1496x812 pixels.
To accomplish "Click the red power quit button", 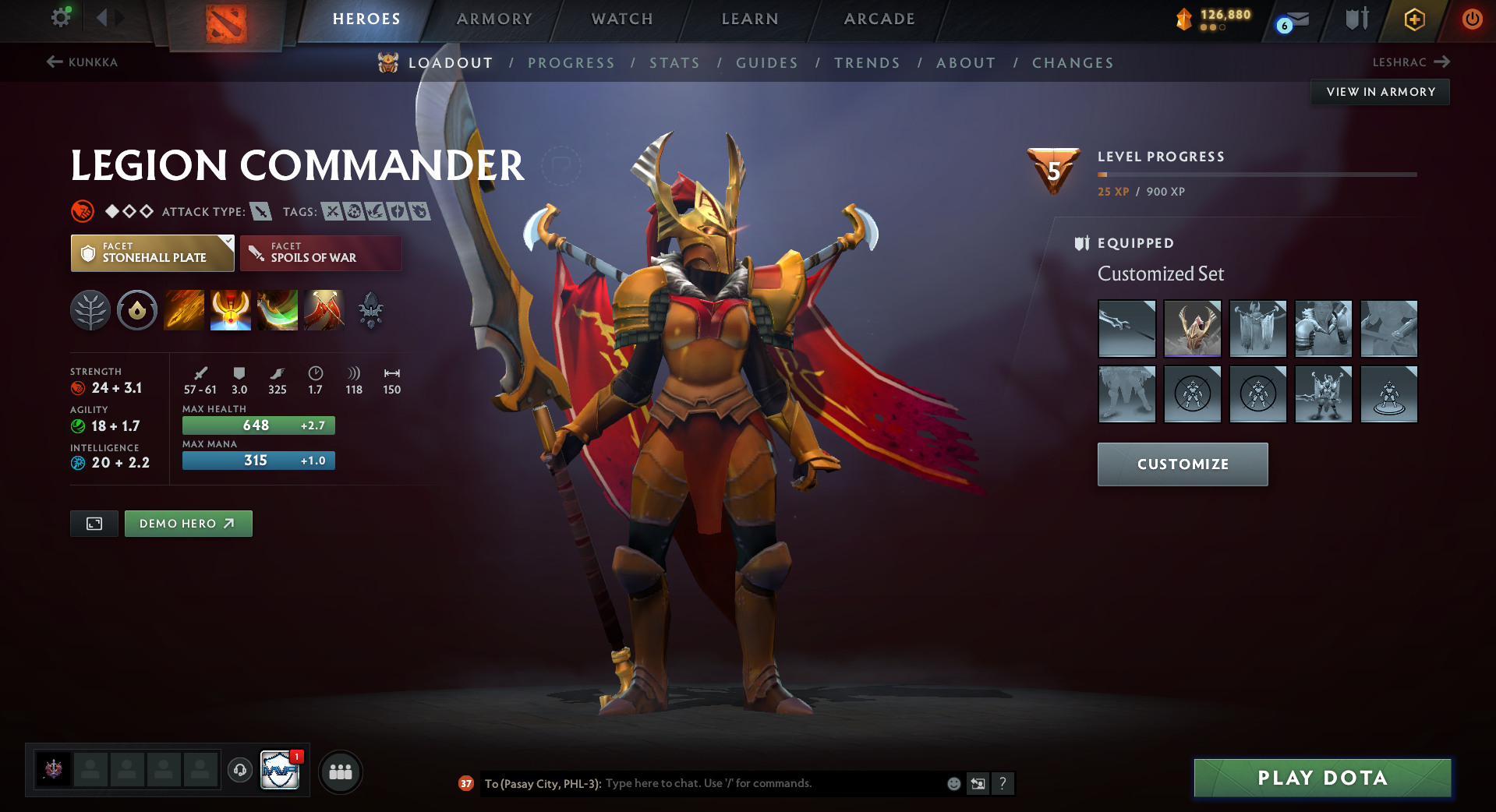I will (1472, 19).
